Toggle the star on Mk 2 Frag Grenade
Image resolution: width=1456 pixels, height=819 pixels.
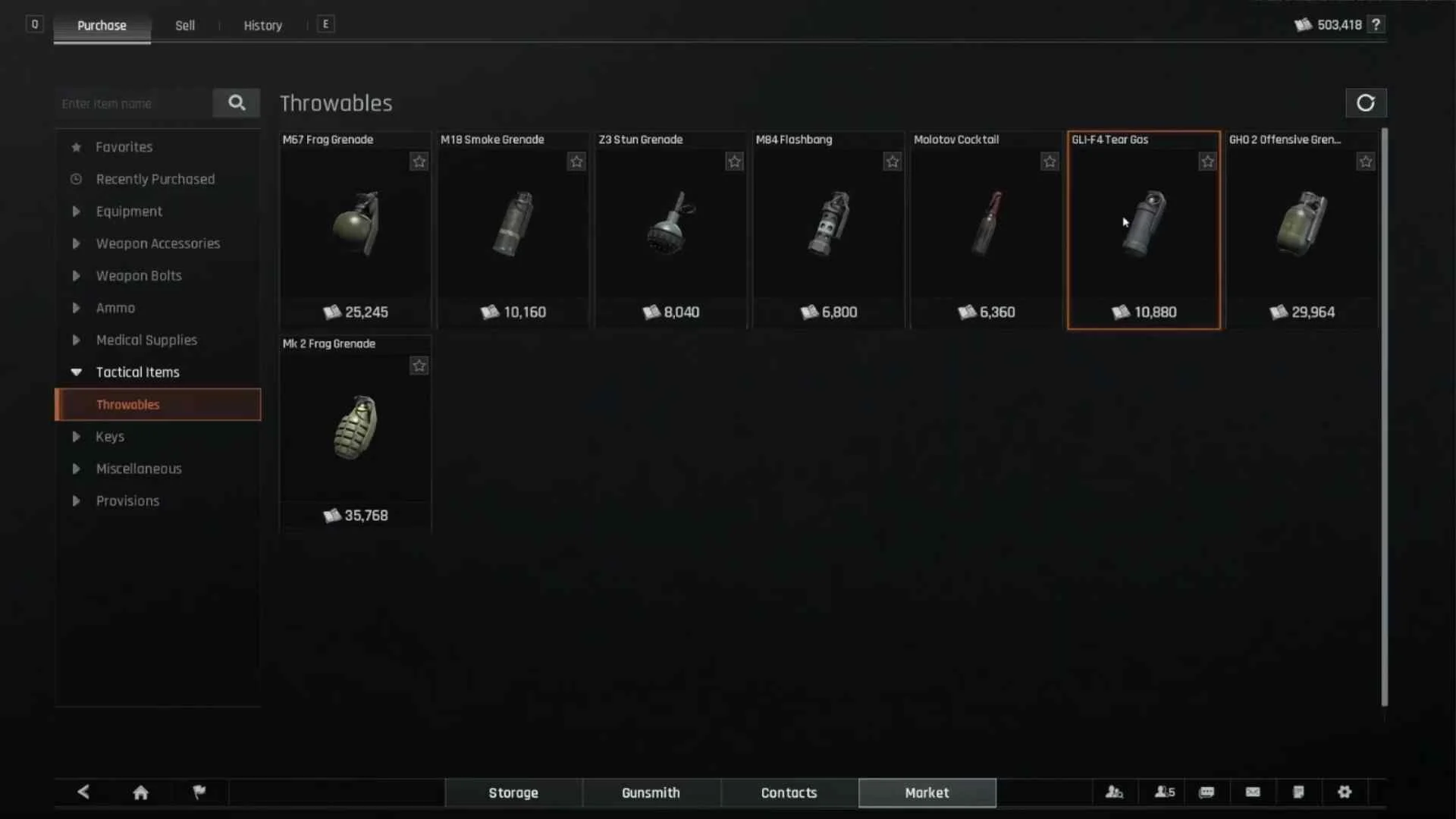pos(419,366)
